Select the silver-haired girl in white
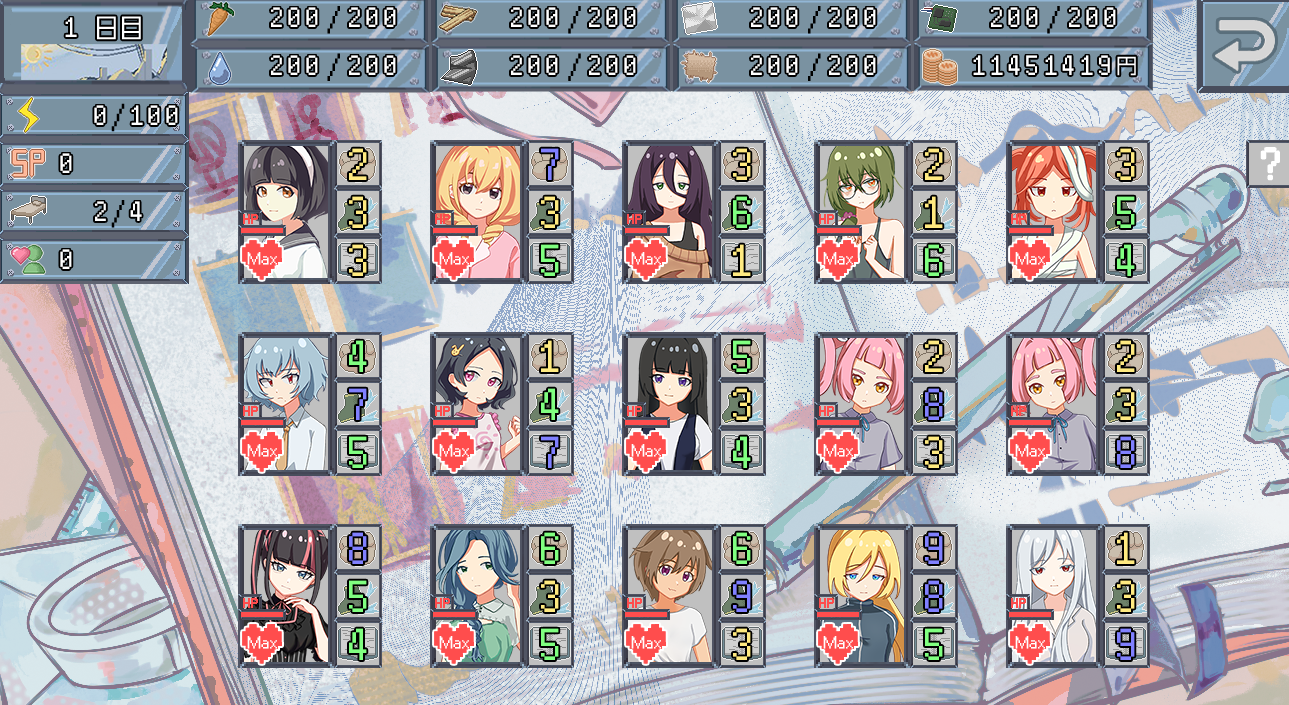Screen dimensions: 1289x705 [1053, 595]
